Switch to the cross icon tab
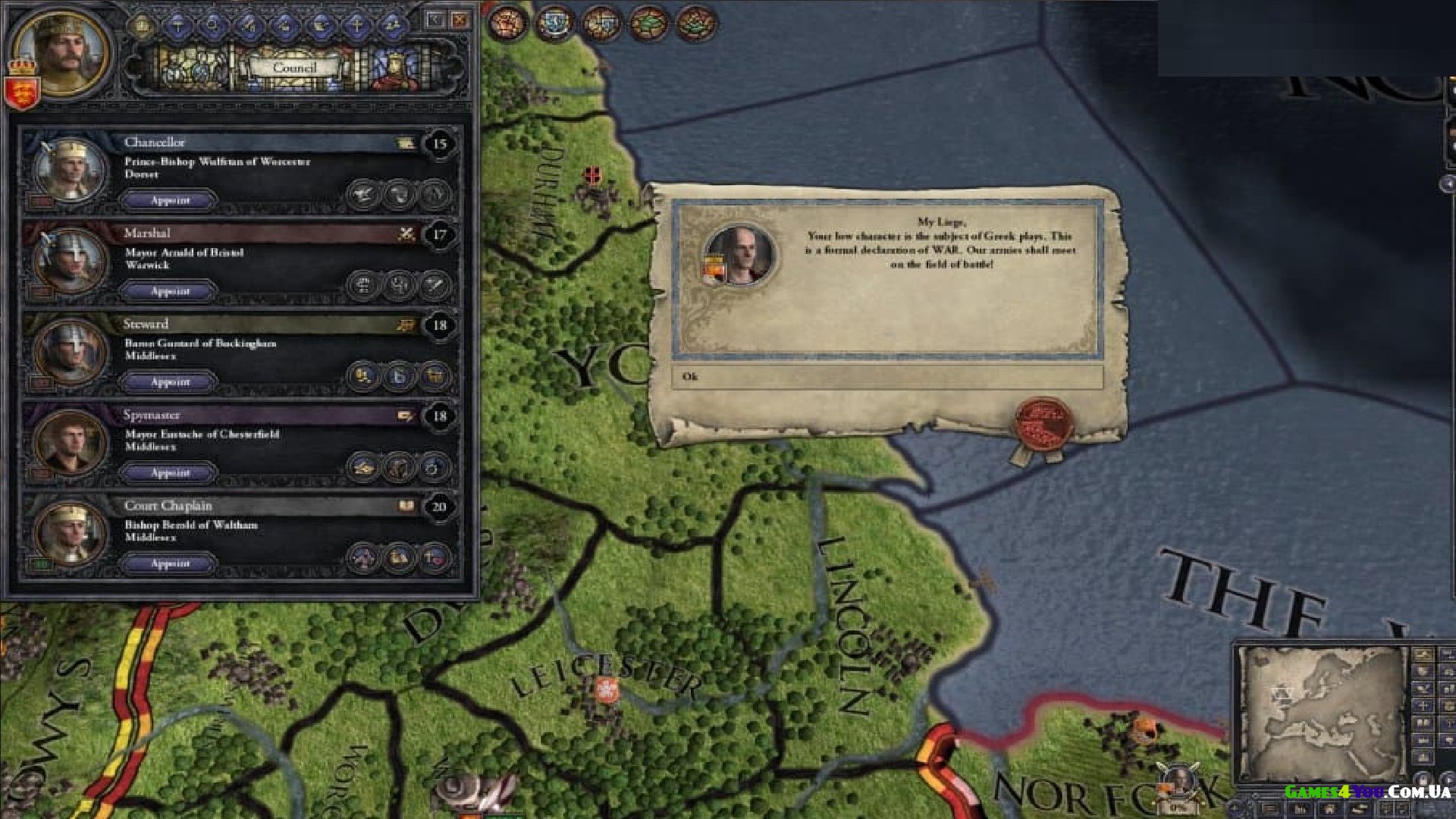Image resolution: width=1456 pixels, height=819 pixels. [356, 25]
